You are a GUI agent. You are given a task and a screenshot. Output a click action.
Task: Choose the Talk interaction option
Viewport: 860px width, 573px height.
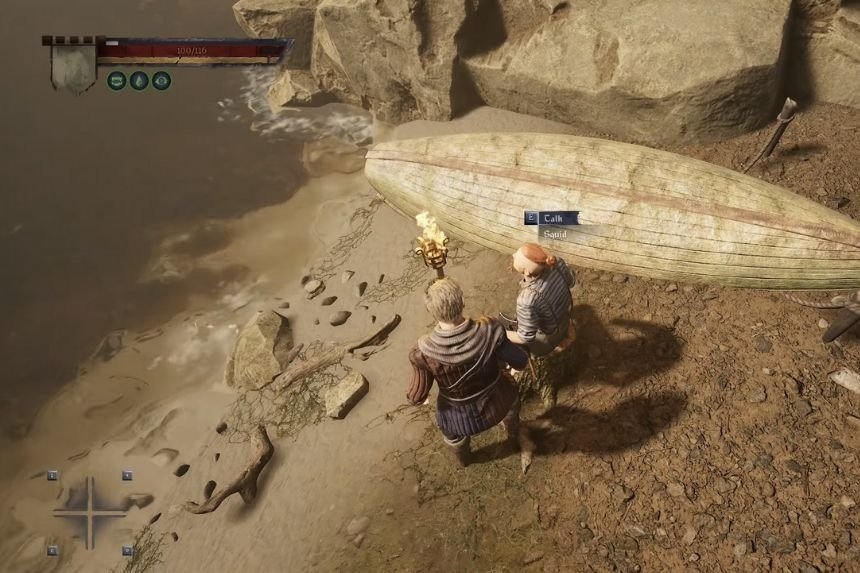554,218
